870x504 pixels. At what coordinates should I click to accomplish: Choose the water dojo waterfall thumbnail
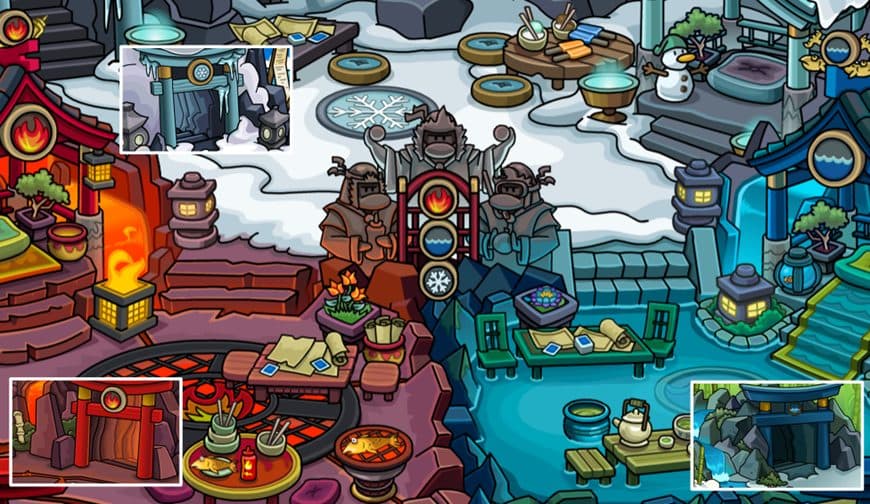(x=776, y=434)
